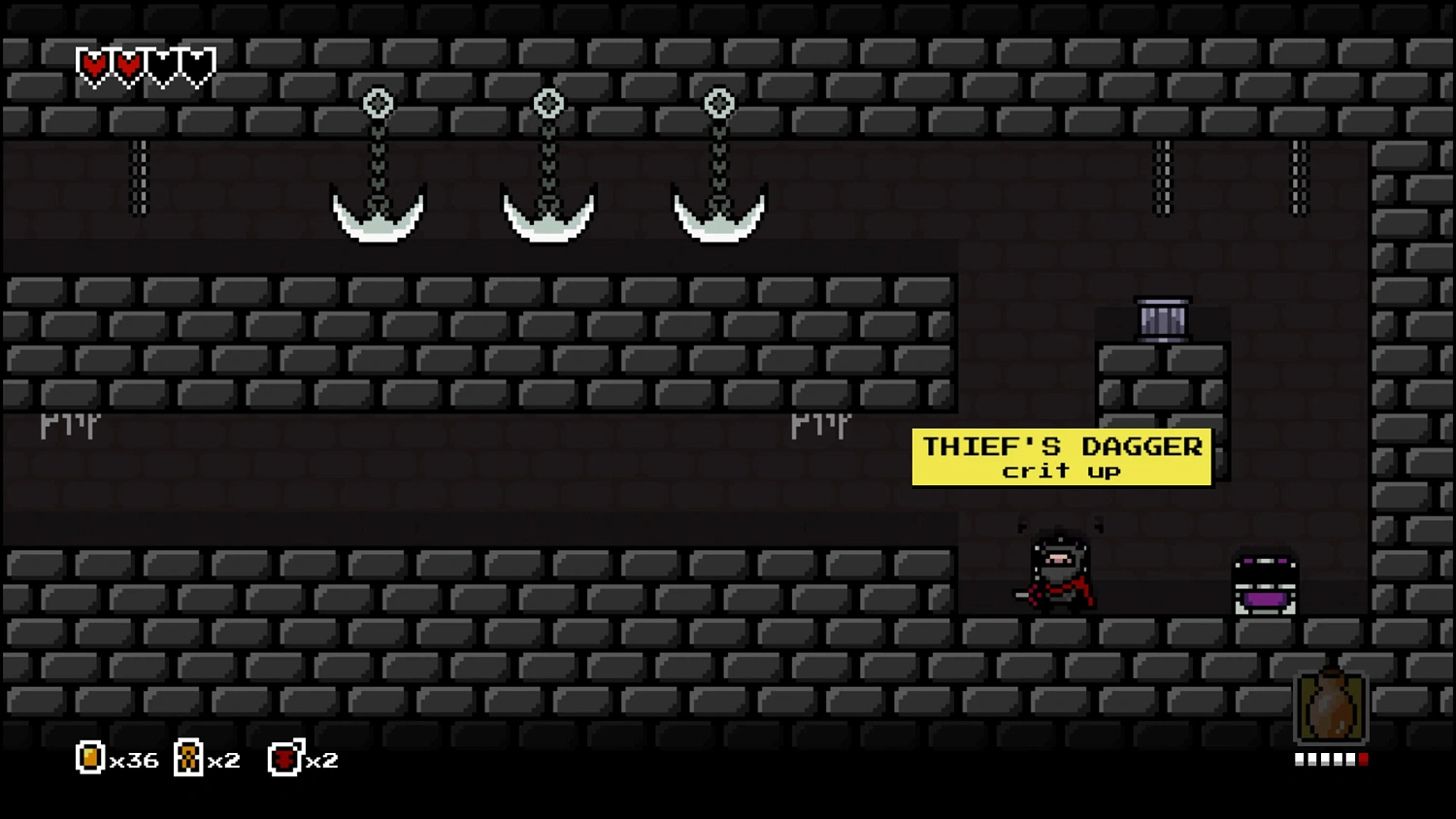Screen dimensions: 1456x819
Task: Select the orange idol counter icon
Action: [187, 758]
